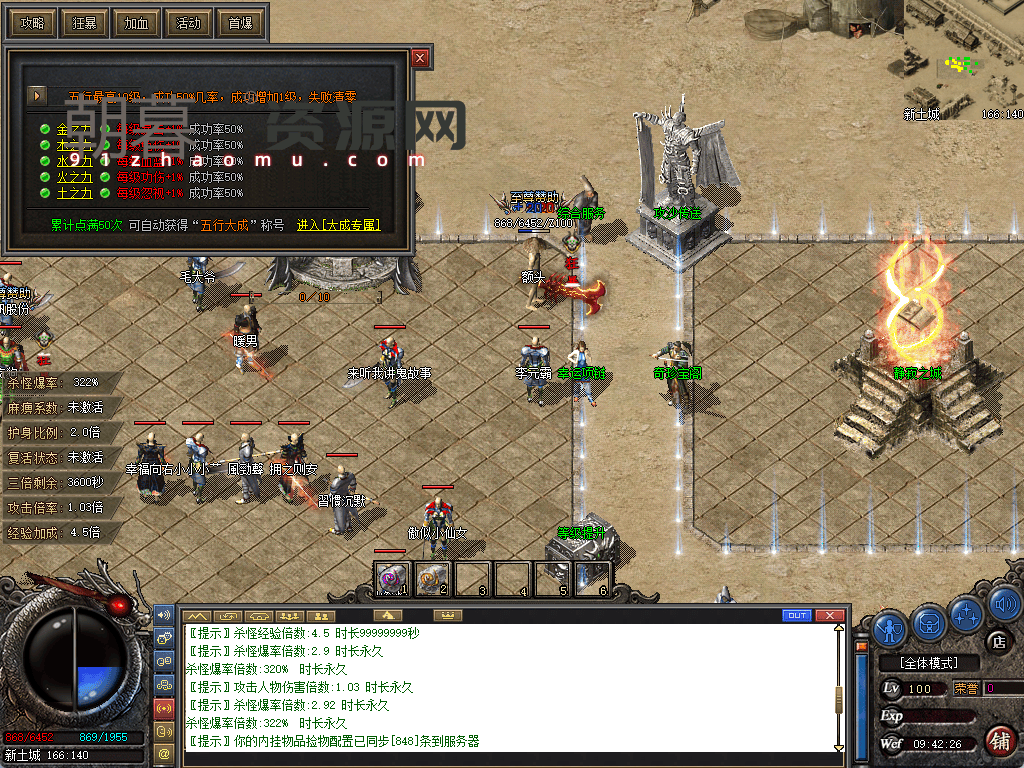
Task: Click the blue OUT button
Action: [x=797, y=615]
